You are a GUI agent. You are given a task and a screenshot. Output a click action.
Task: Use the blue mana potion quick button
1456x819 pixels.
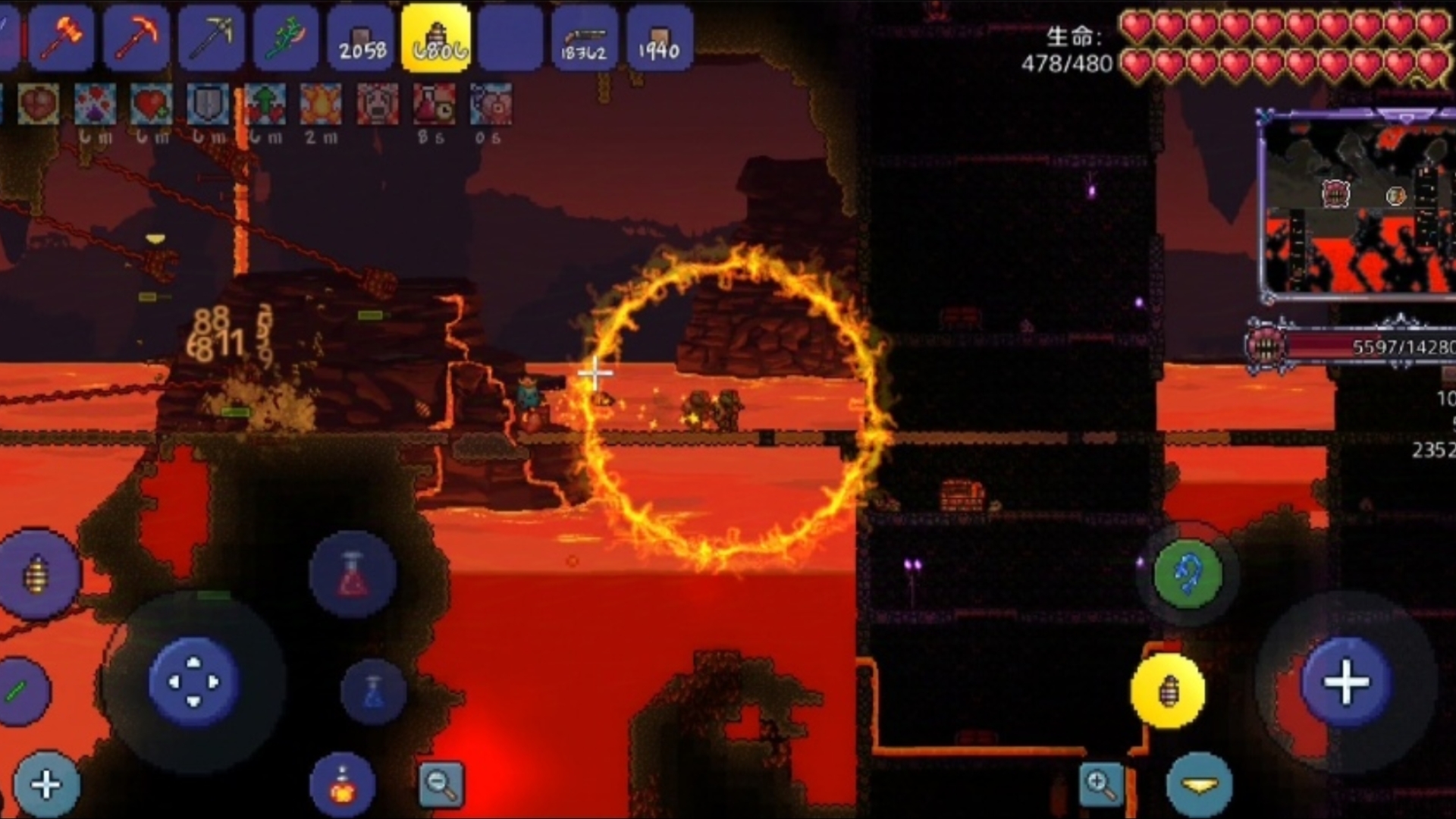click(373, 691)
